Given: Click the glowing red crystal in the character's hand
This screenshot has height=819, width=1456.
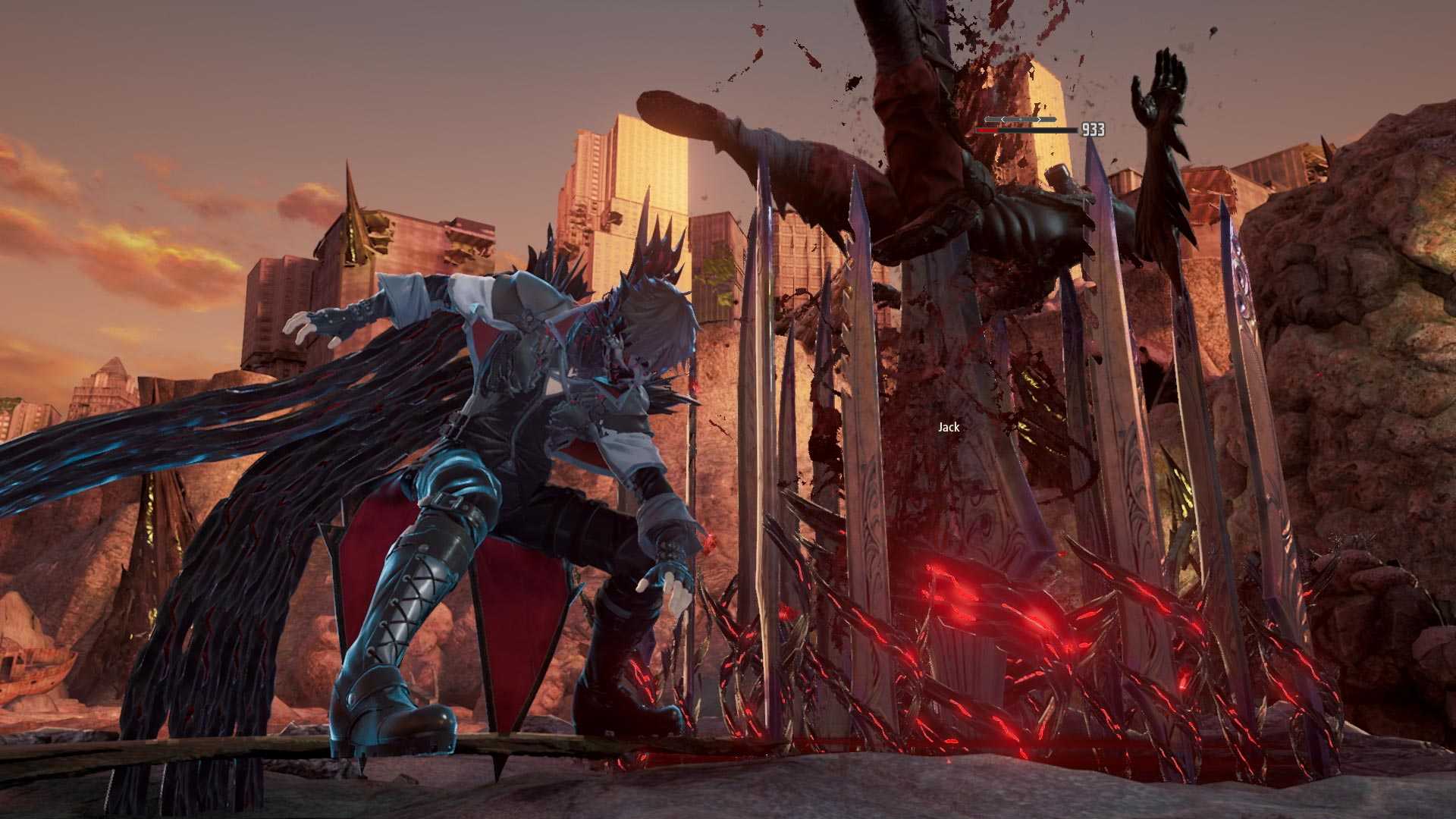Looking at the screenshot, I should (710, 539).
